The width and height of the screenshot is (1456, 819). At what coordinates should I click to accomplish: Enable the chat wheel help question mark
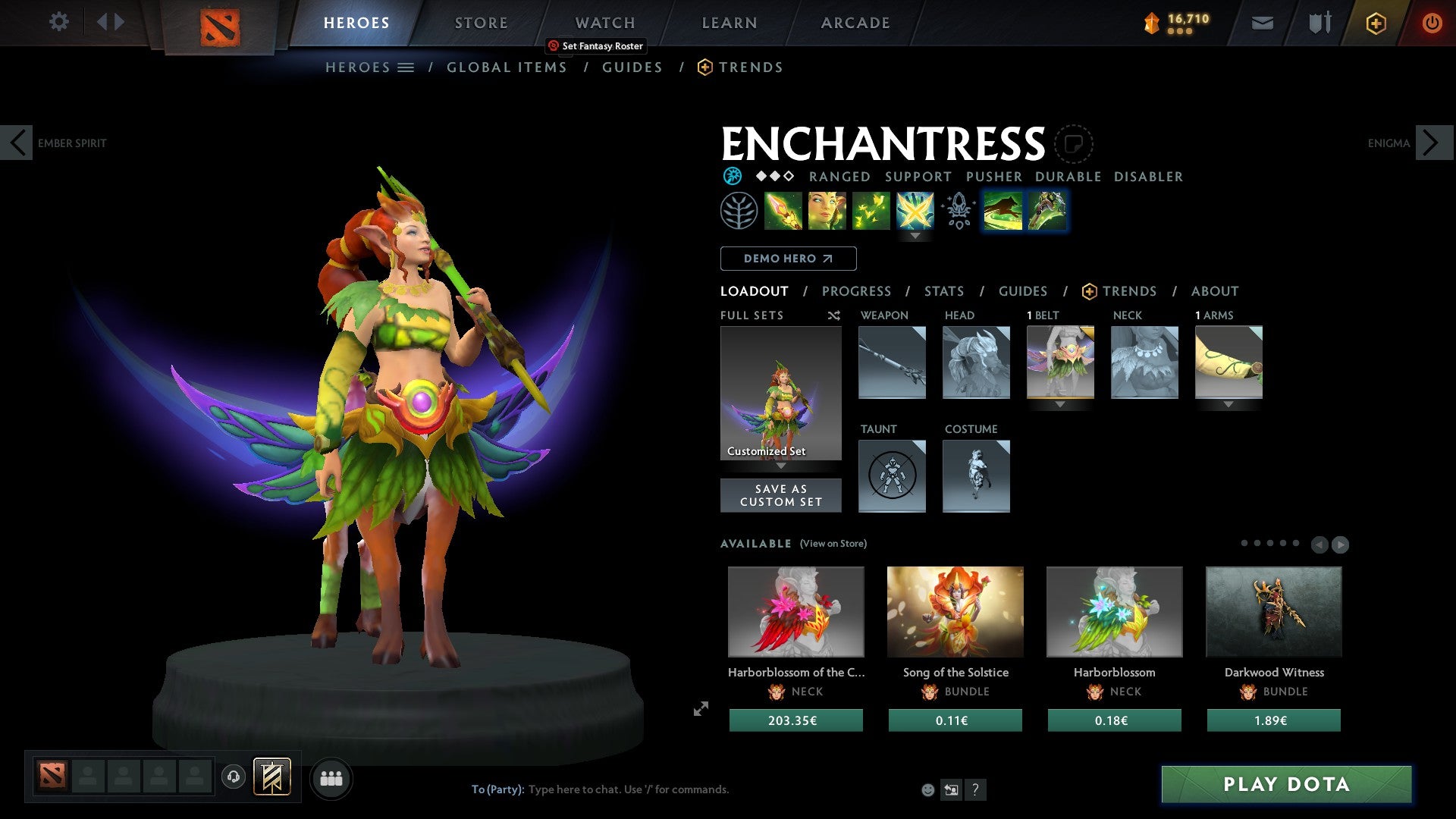coord(975,789)
